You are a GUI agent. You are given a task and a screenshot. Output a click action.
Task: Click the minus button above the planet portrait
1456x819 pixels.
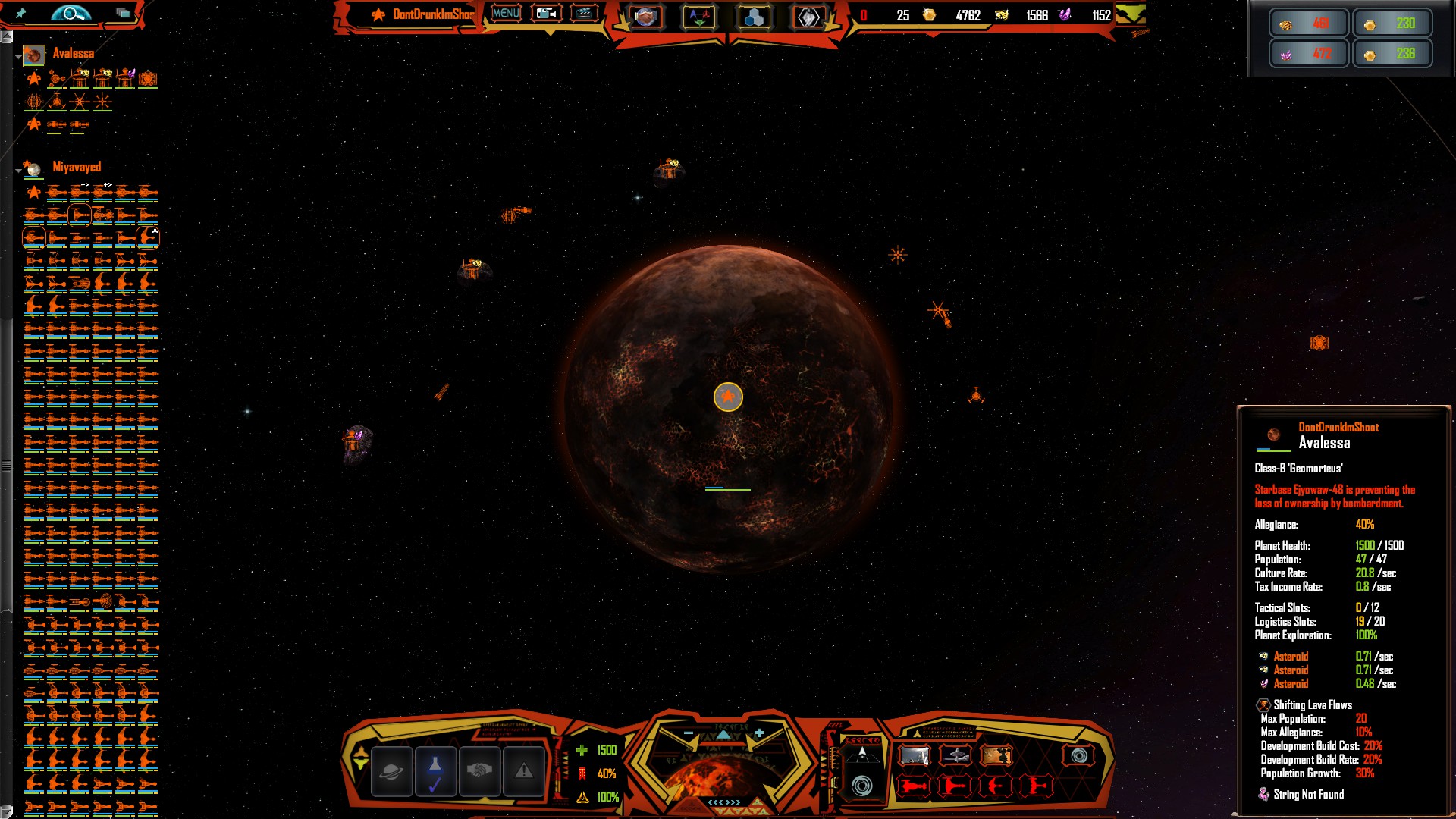(689, 733)
